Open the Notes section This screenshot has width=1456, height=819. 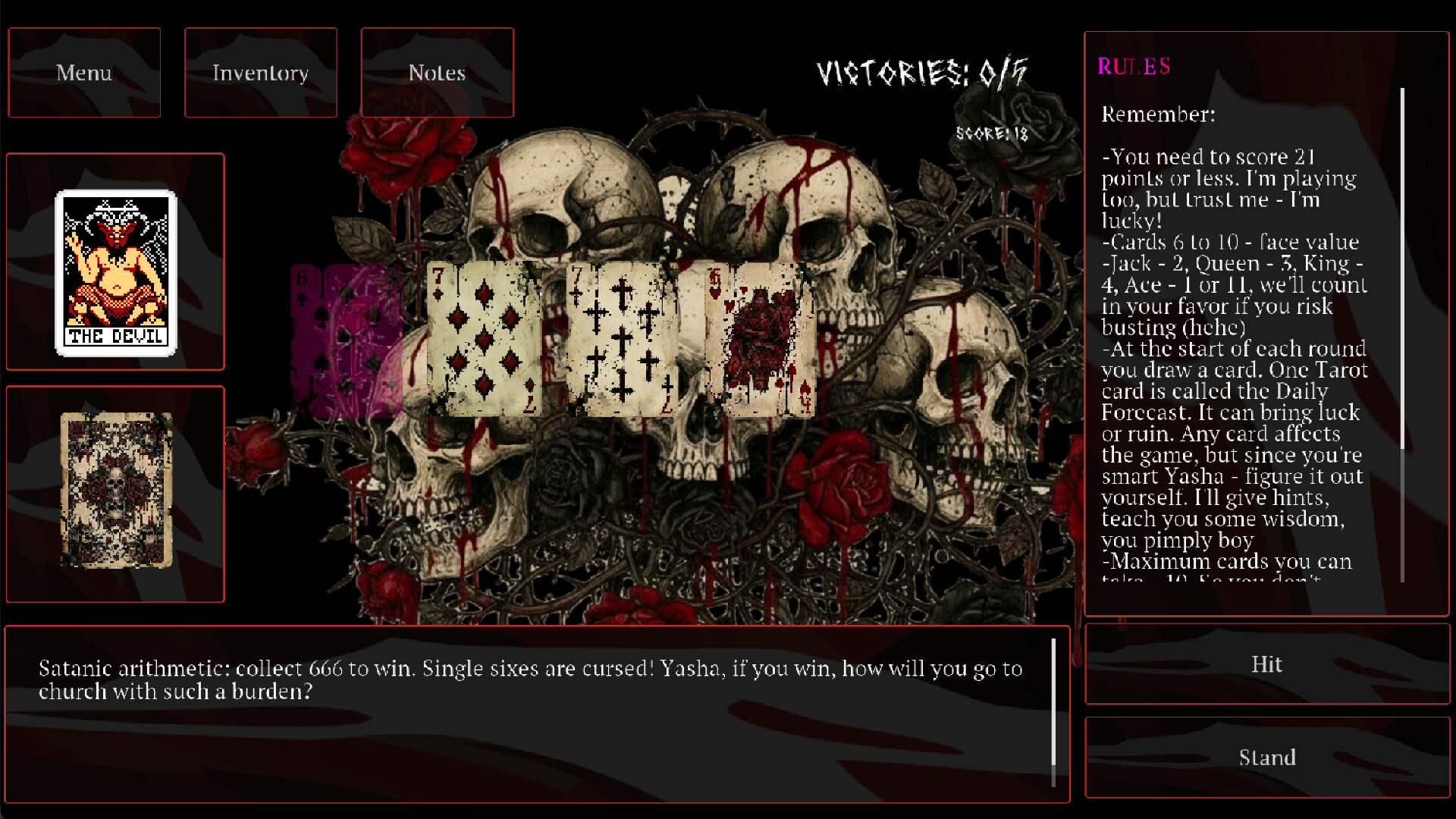coord(438,73)
